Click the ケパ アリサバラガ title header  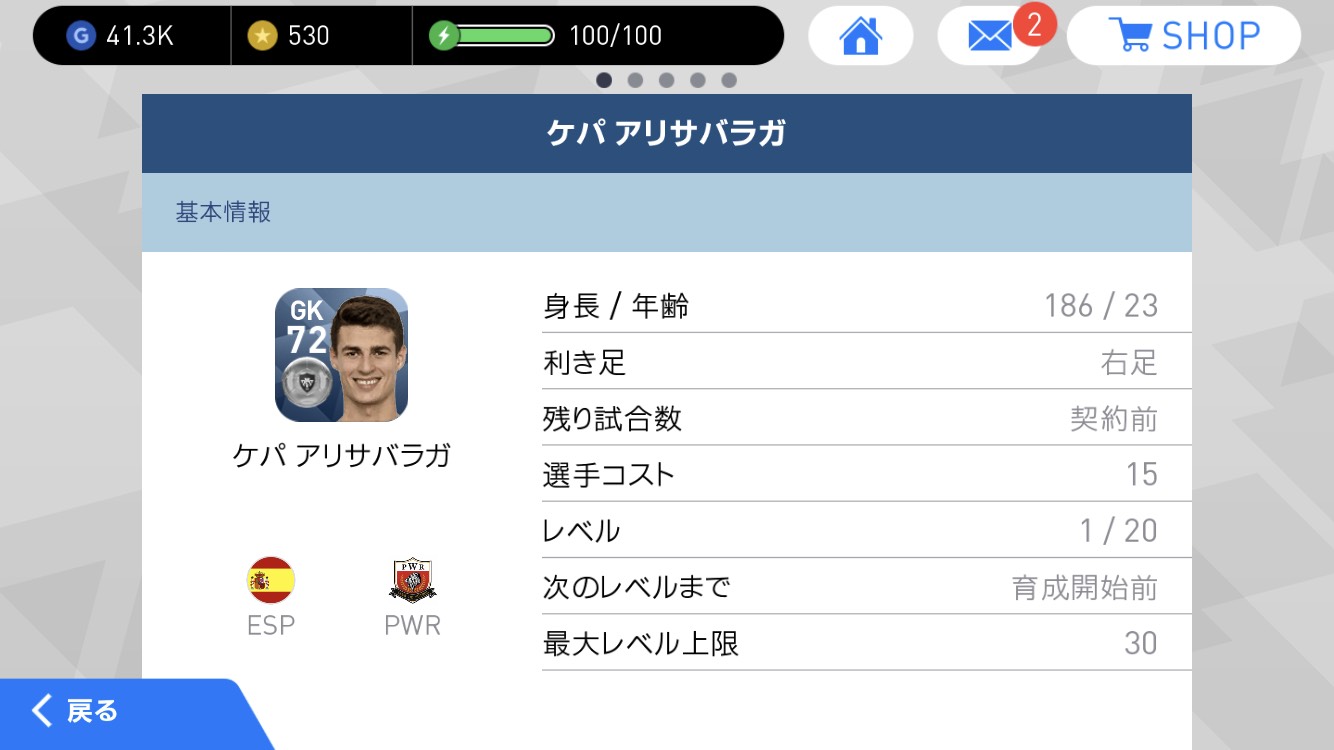(666, 131)
